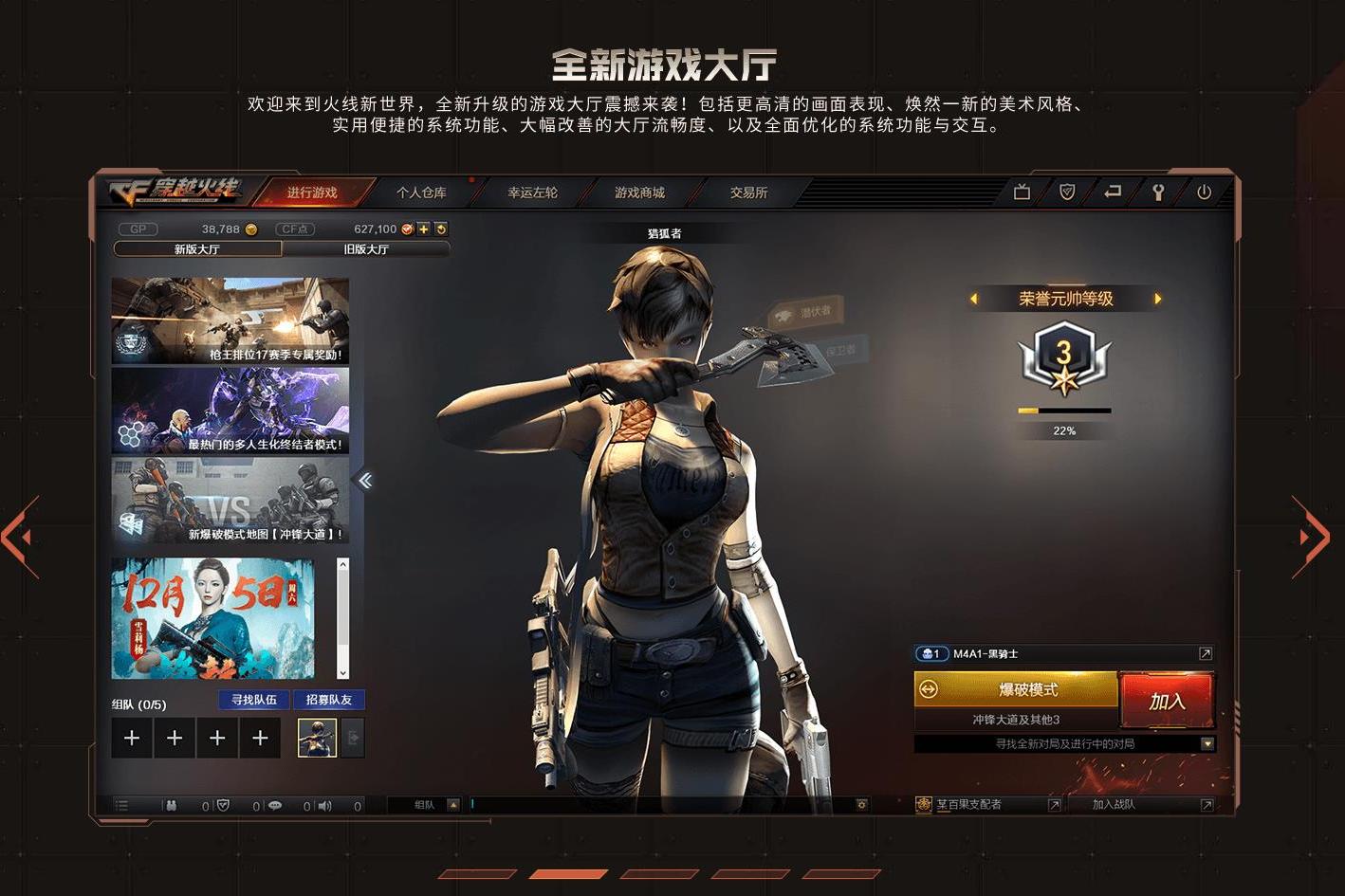The height and width of the screenshot is (896, 1345).
Task: Select the speaker icon on the bottom status bar
Action: pyautogui.click(x=325, y=805)
